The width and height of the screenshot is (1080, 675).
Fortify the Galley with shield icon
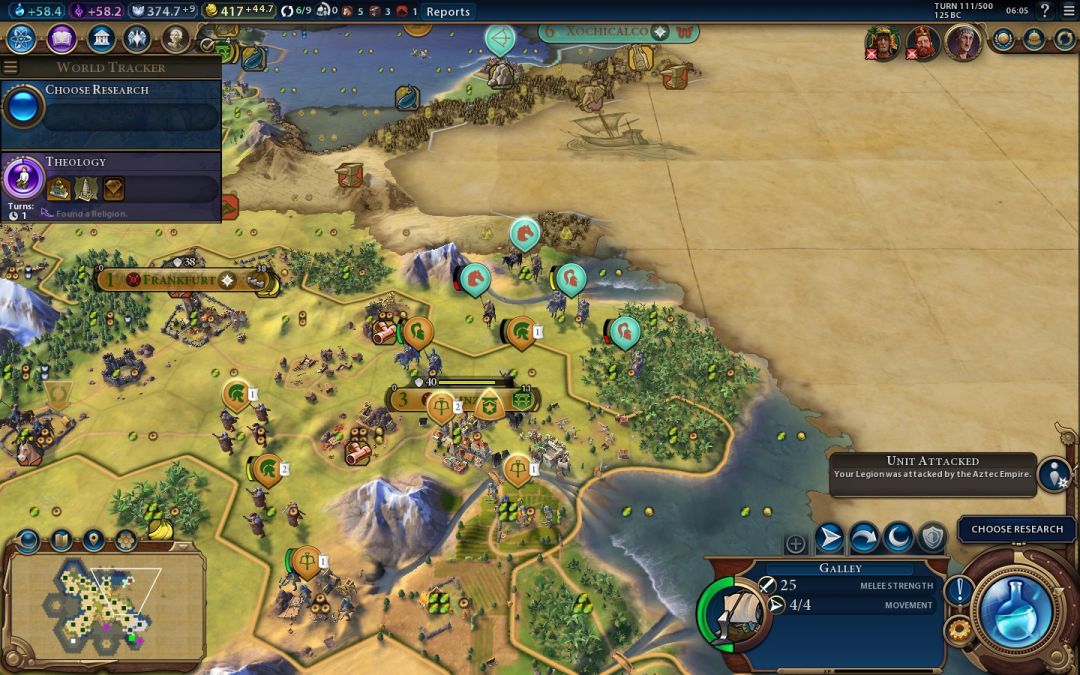tap(932, 538)
